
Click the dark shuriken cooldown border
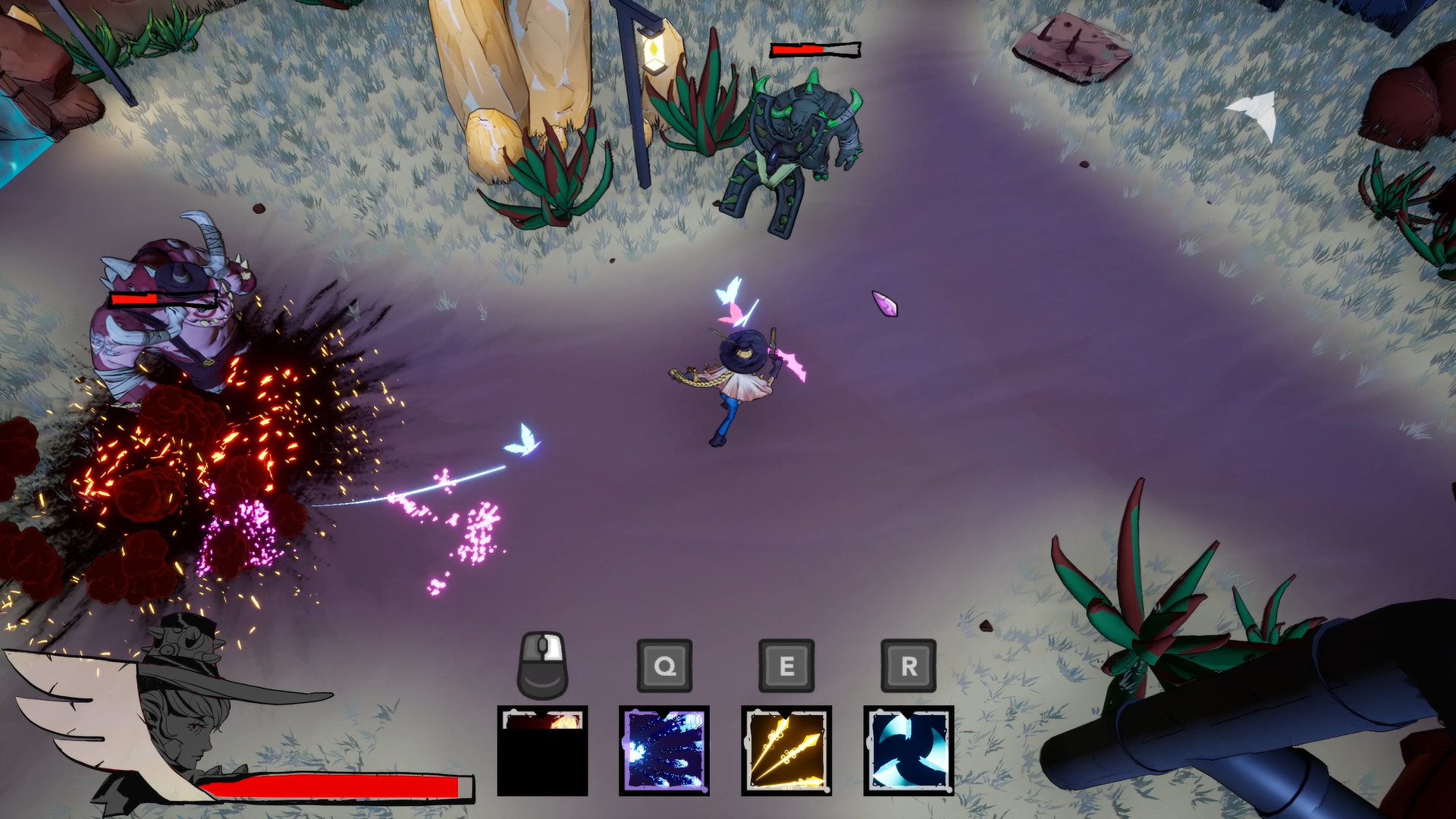(908, 713)
